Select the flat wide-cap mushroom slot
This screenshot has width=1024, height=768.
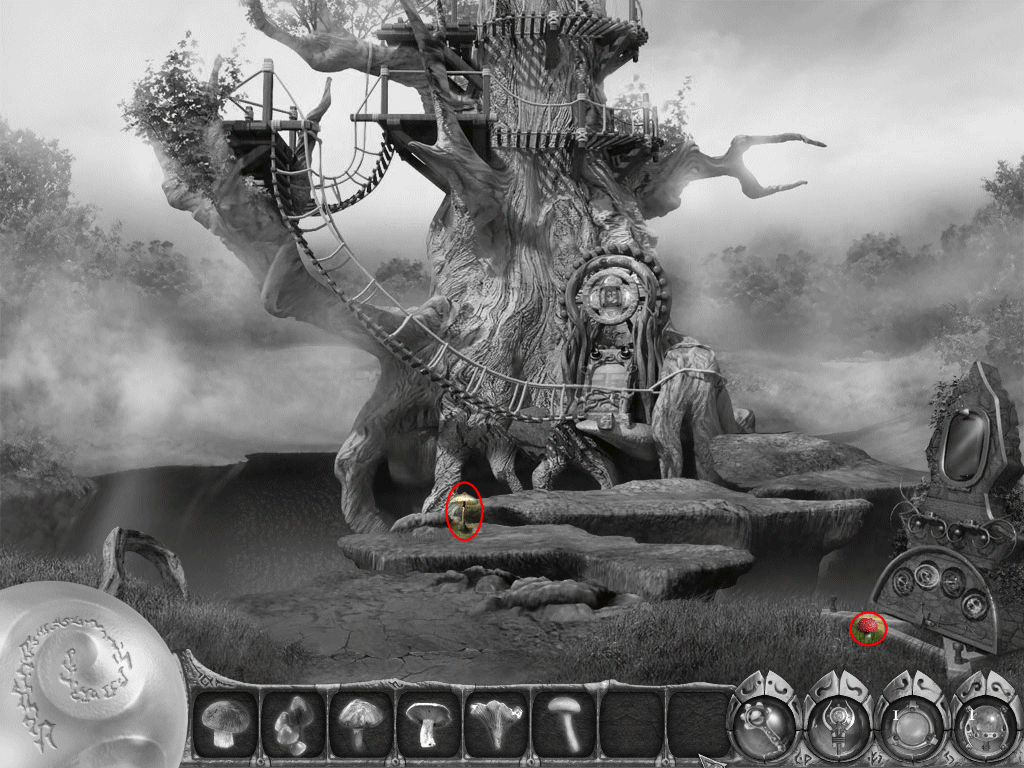point(428,721)
